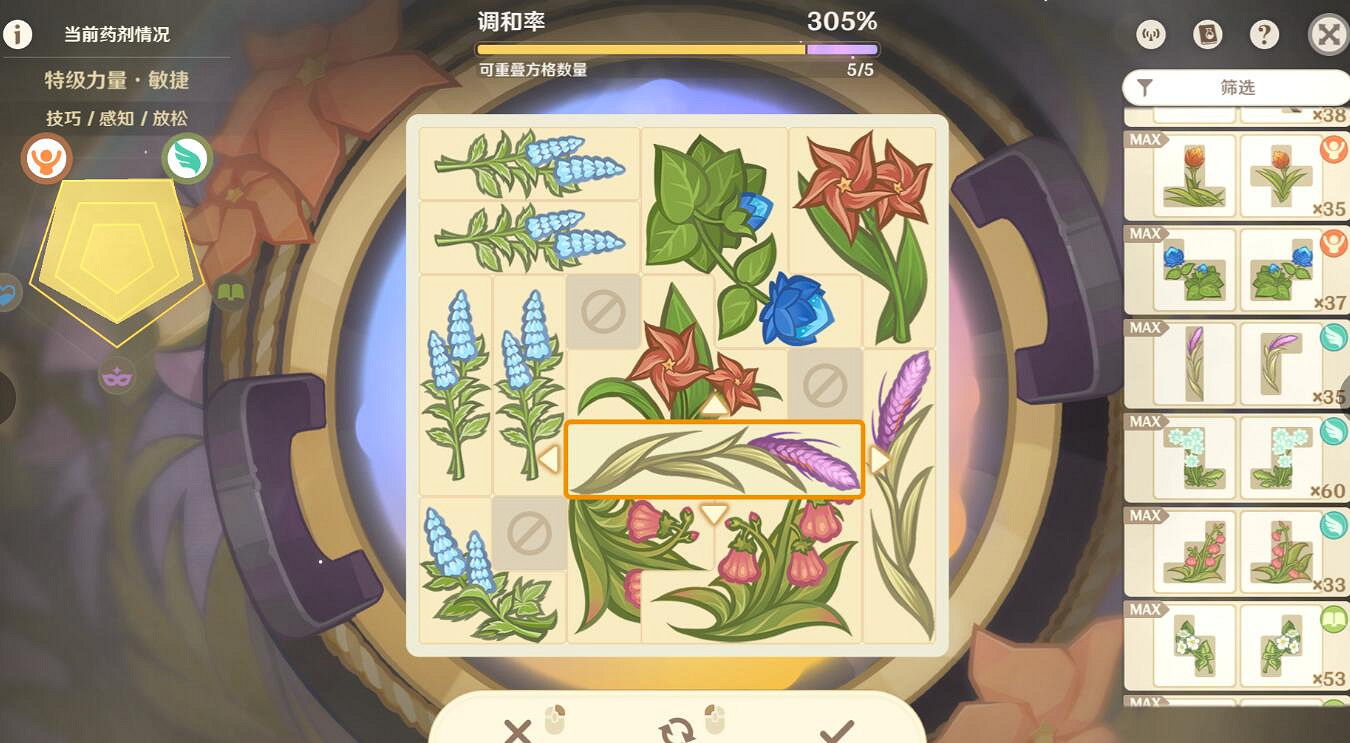Viewport: 1350px width, 743px height.
Task: Cancel placement with the X button at bottom
Action: click(517, 731)
